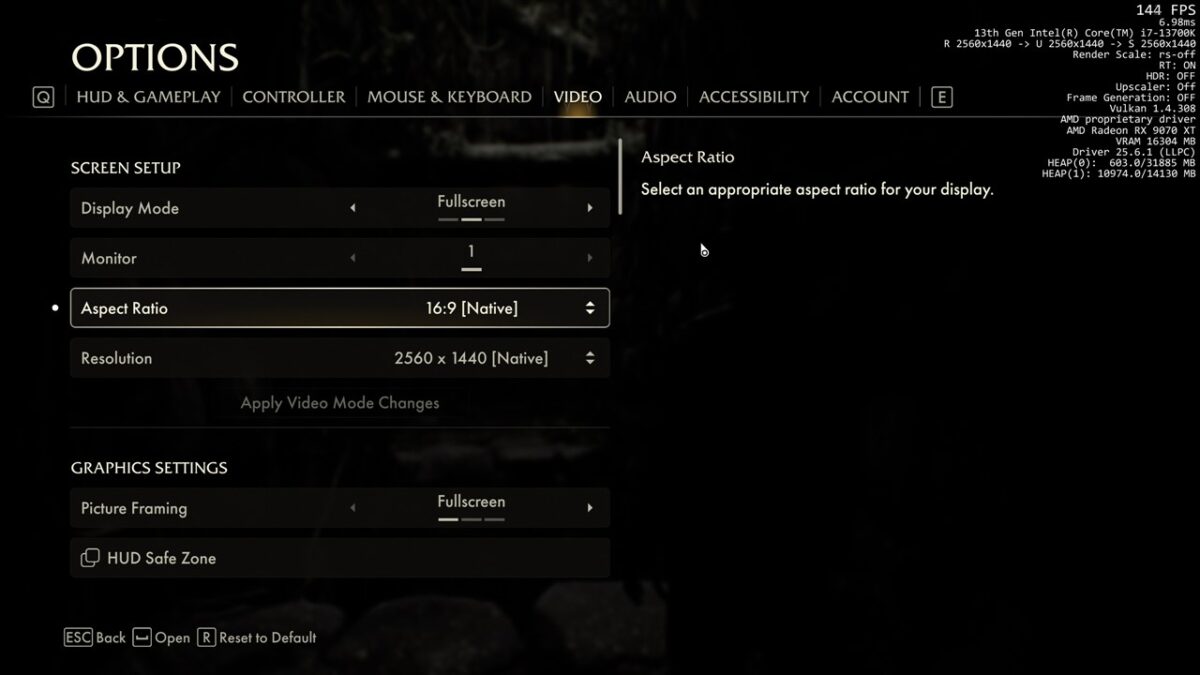Apply Video Mode Changes
1200x675 pixels.
340,403
